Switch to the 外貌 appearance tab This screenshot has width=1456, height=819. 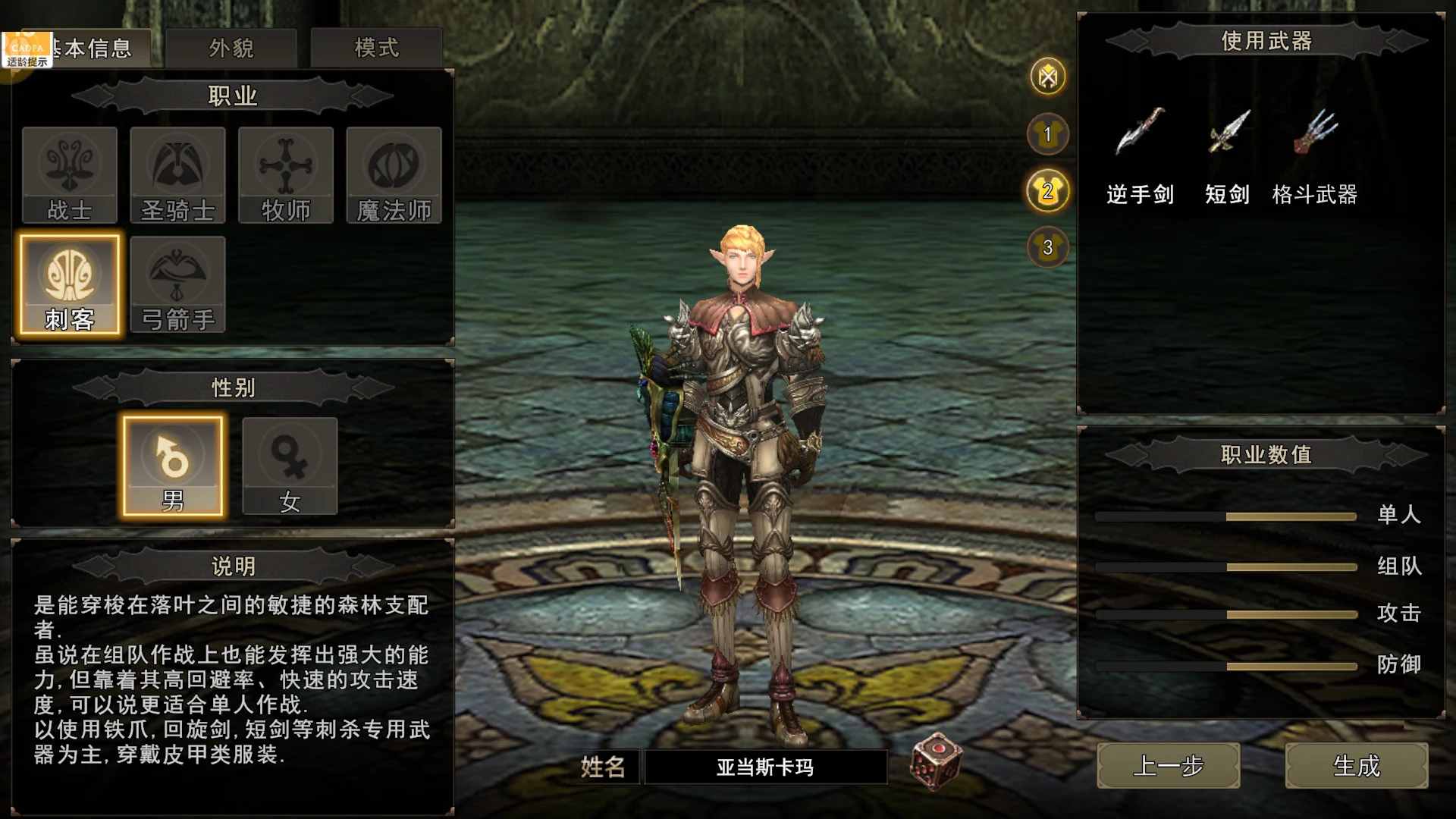coord(231,49)
